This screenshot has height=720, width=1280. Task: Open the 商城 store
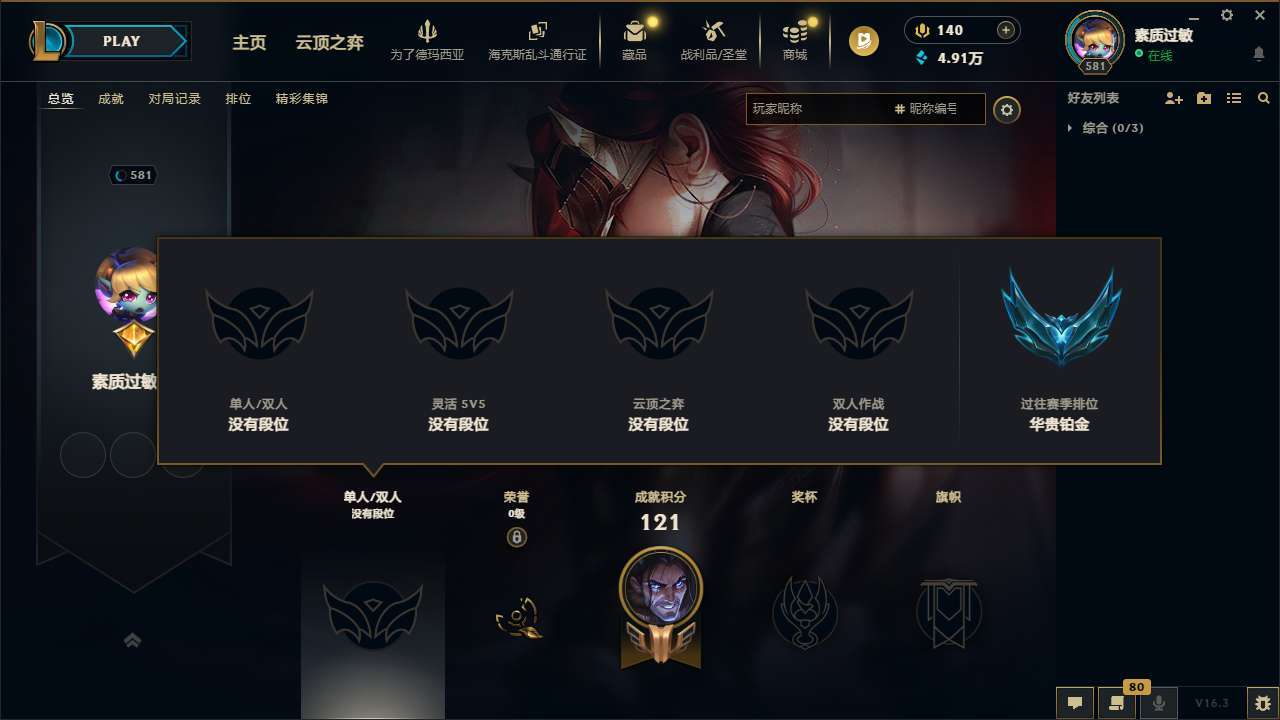click(x=795, y=40)
